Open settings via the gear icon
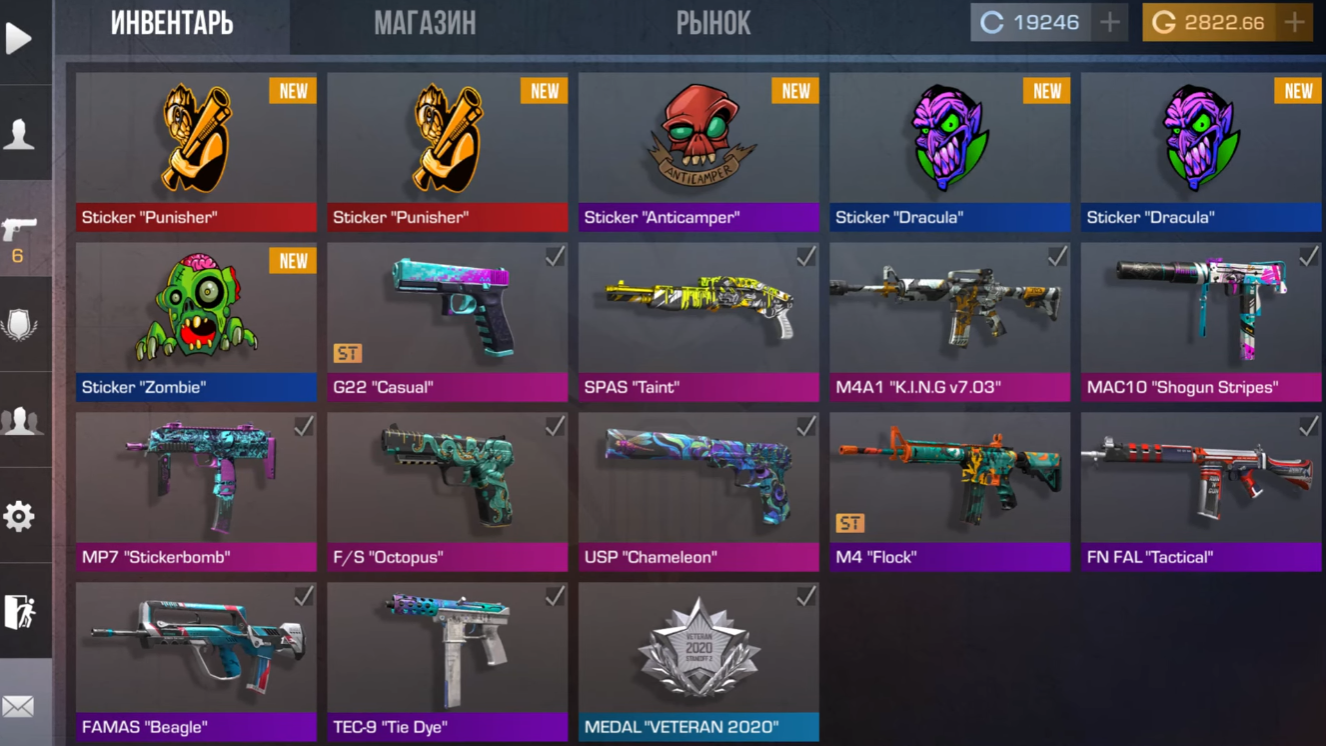Screen dimensions: 1326x746 click(x=19, y=516)
